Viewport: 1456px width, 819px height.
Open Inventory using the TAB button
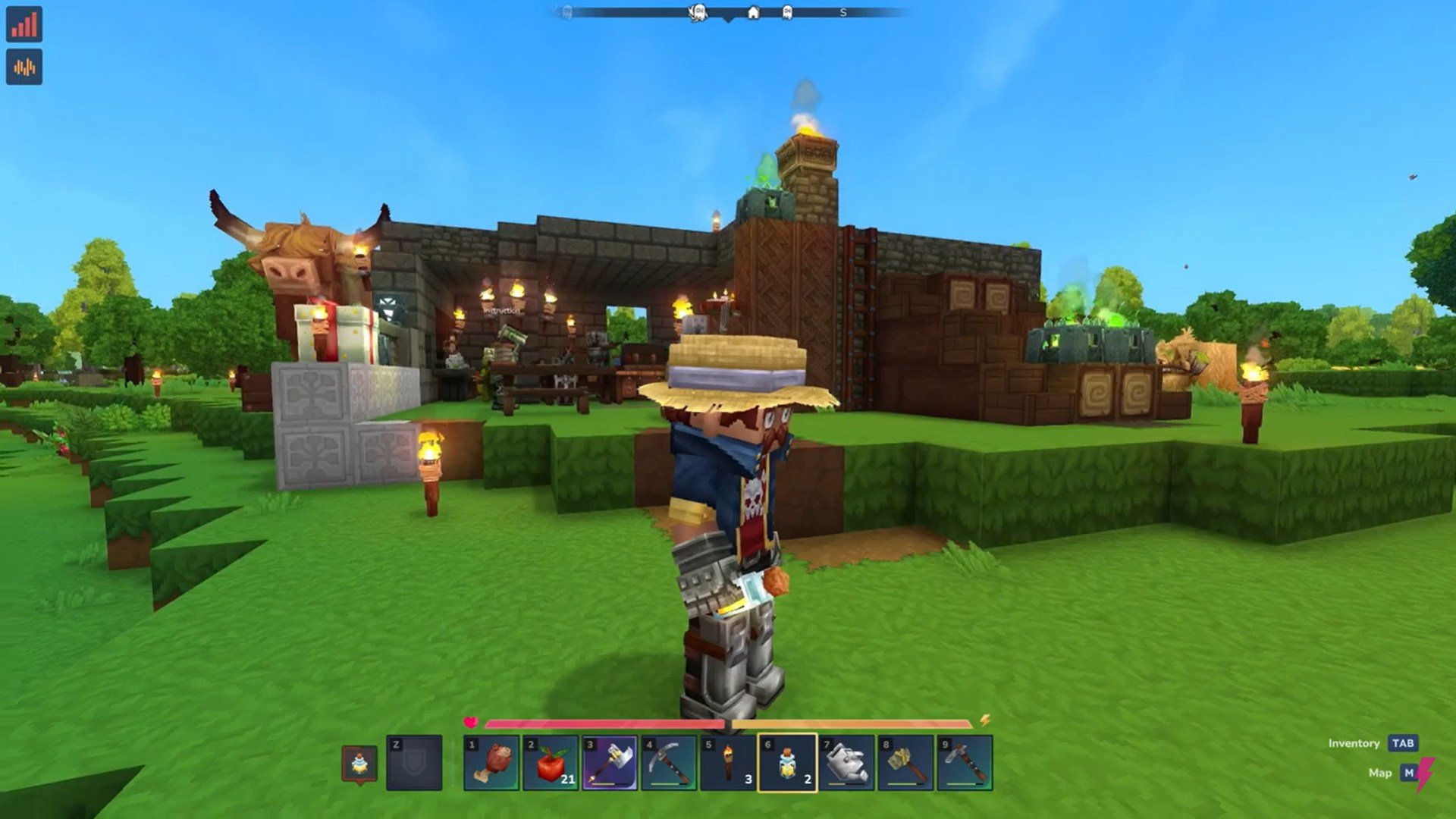(1403, 744)
